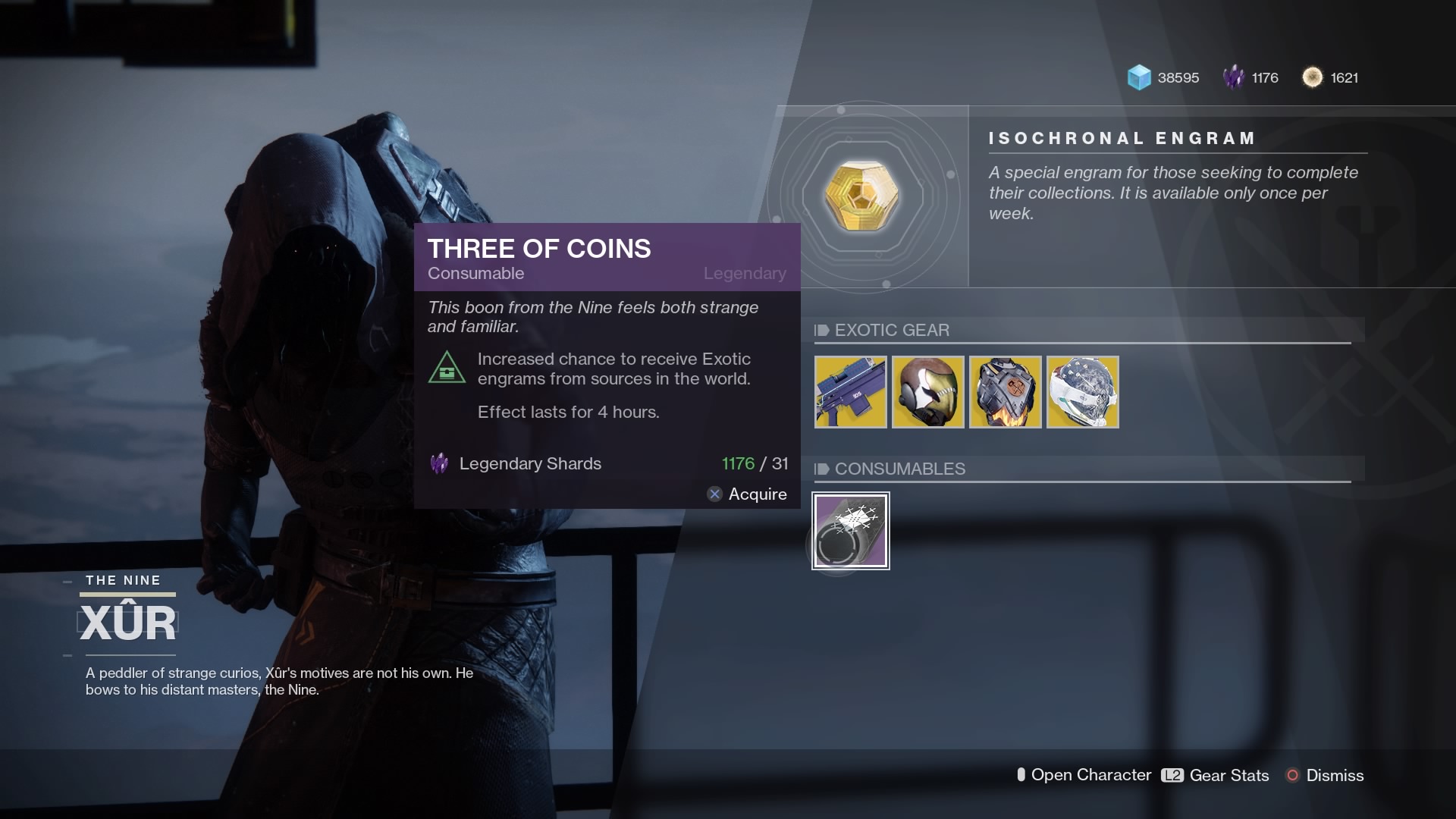Select the white bolted exotic helmet

point(1082,392)
